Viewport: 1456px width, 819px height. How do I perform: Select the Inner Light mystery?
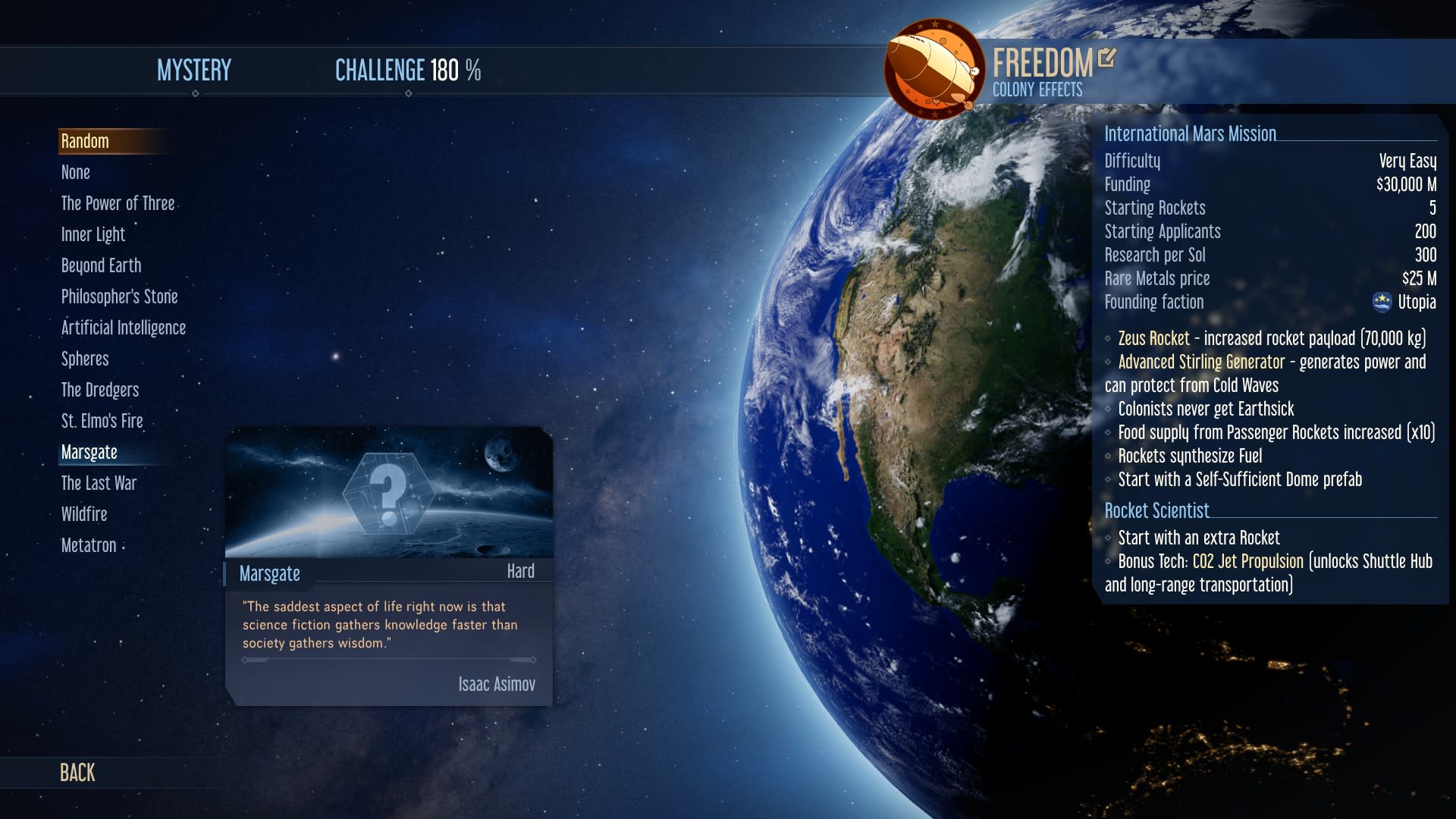pos(93,234)
